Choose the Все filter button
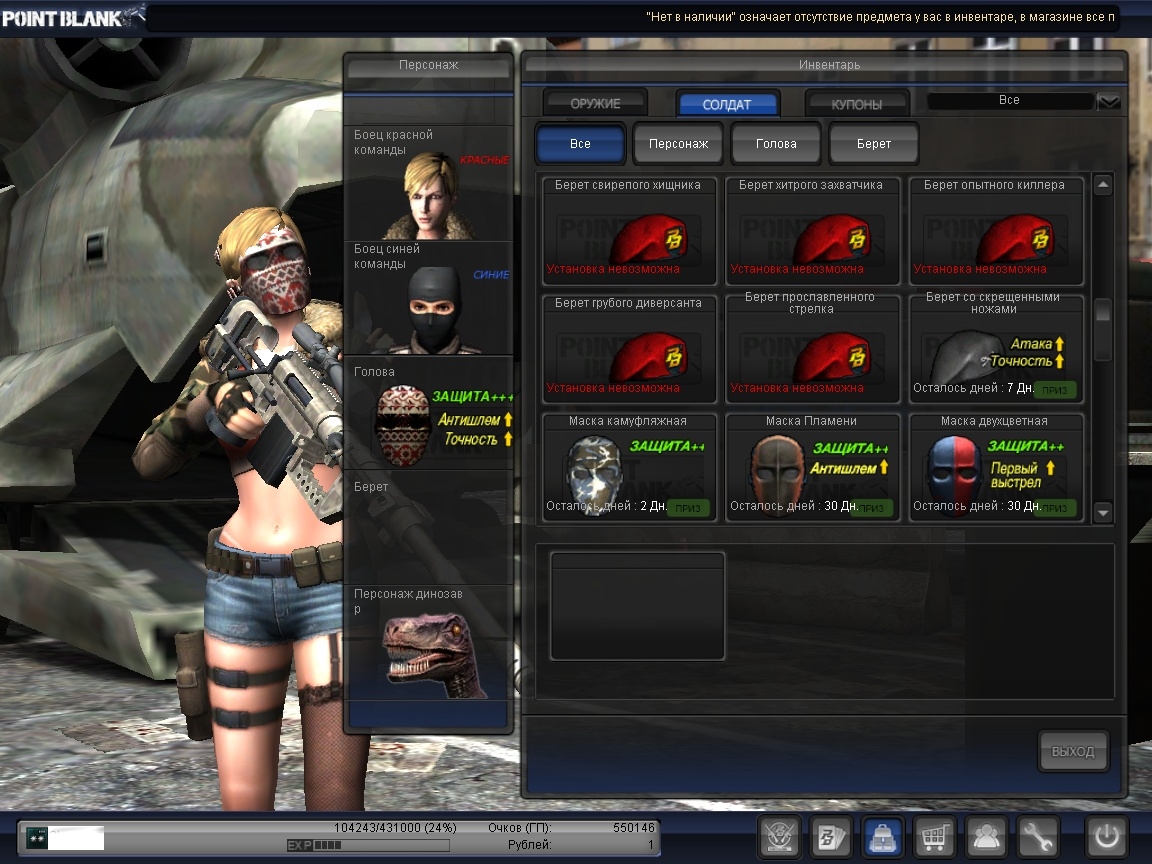The height and width of the screenshot is (864, 1152). (x=580, y=143)
